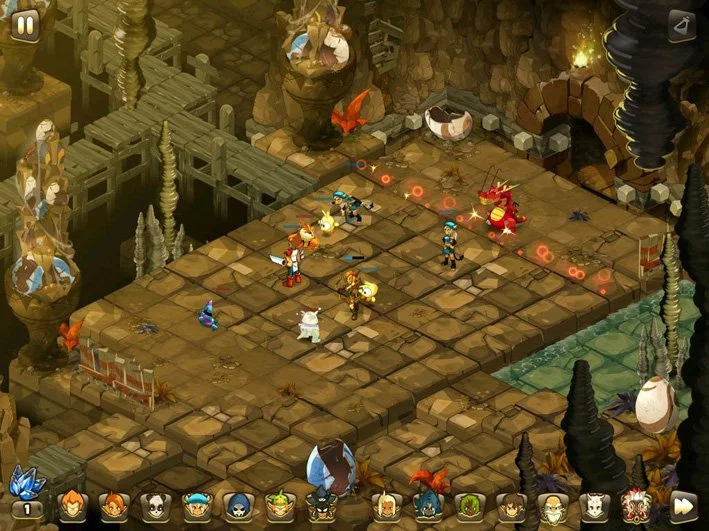Viewport: 709px width, 531px height.
Task: Choose the pale blonde elf portrait
Action: coord(385,505)
